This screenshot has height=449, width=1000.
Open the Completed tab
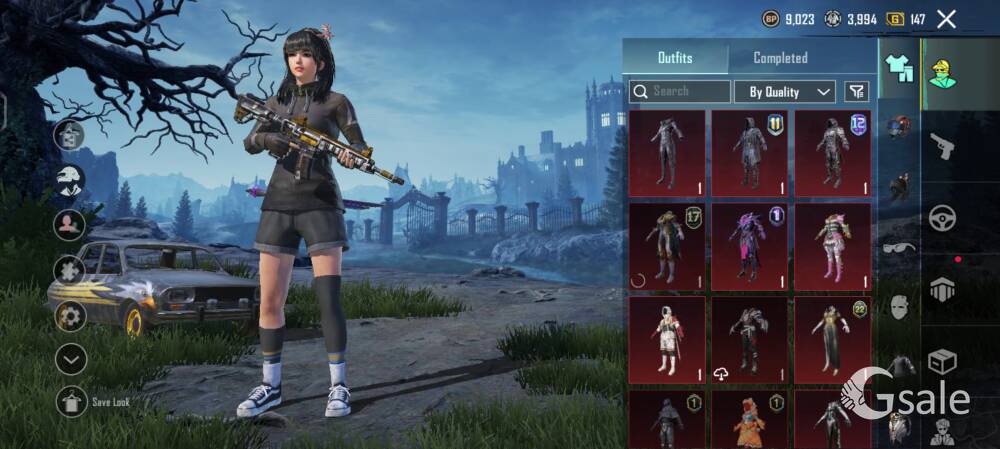click(780, 58)
